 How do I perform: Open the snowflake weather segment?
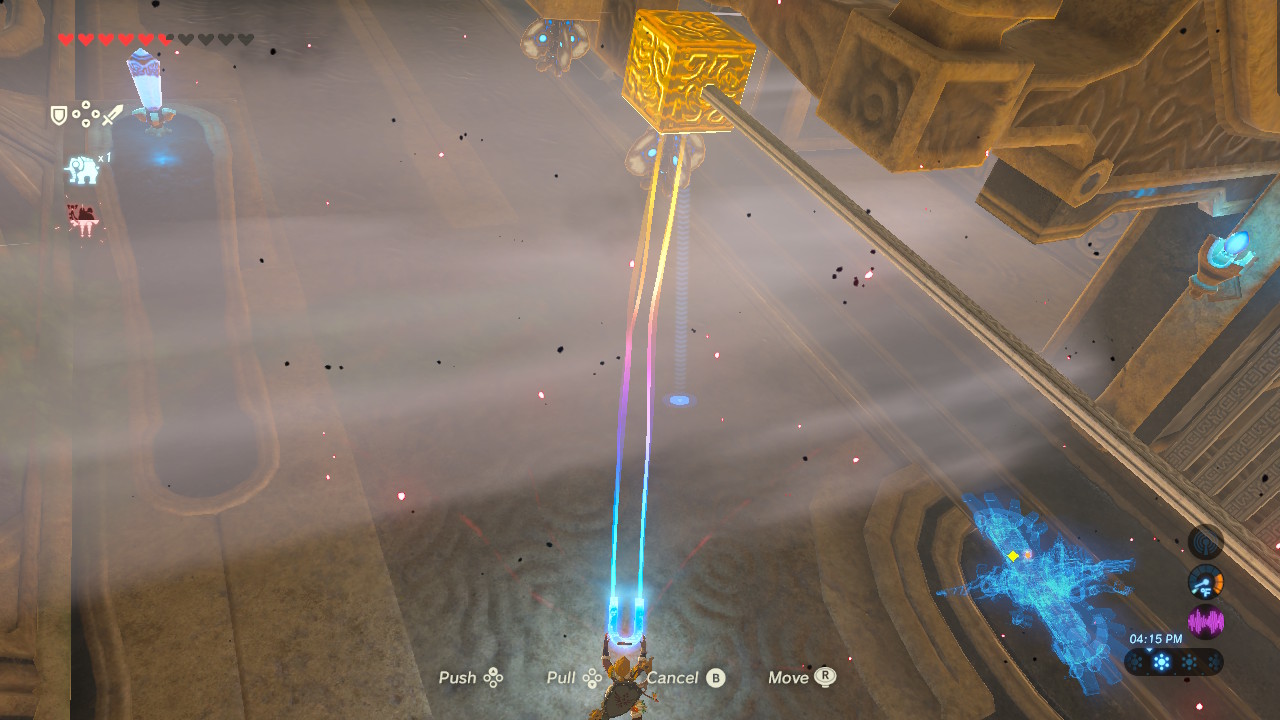coord(1161,661)
